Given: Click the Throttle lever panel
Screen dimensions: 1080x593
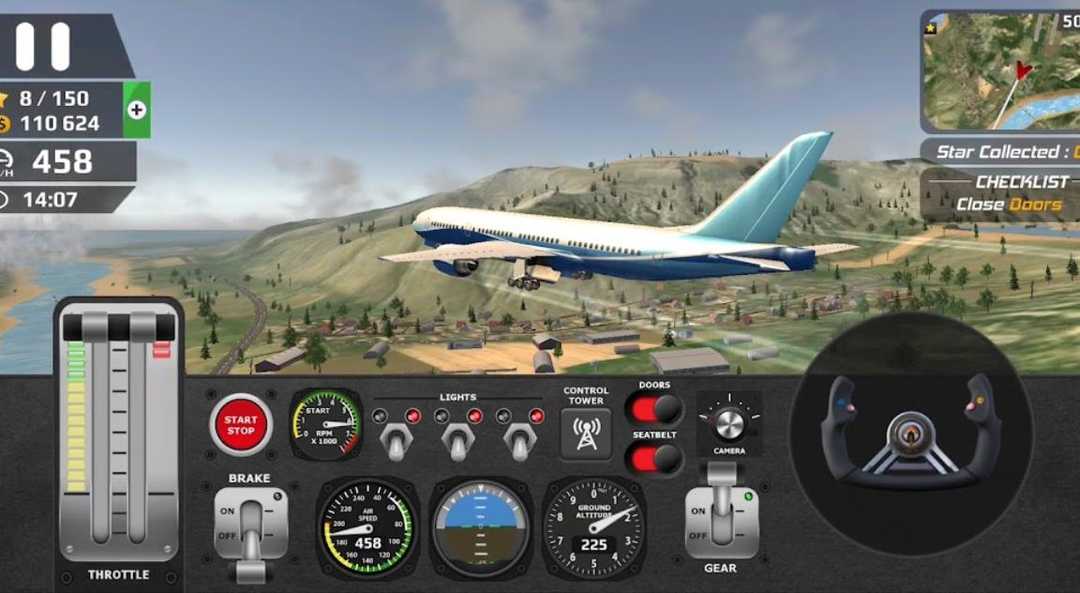Looking at the screenshot, I should (x=119, y=440).
